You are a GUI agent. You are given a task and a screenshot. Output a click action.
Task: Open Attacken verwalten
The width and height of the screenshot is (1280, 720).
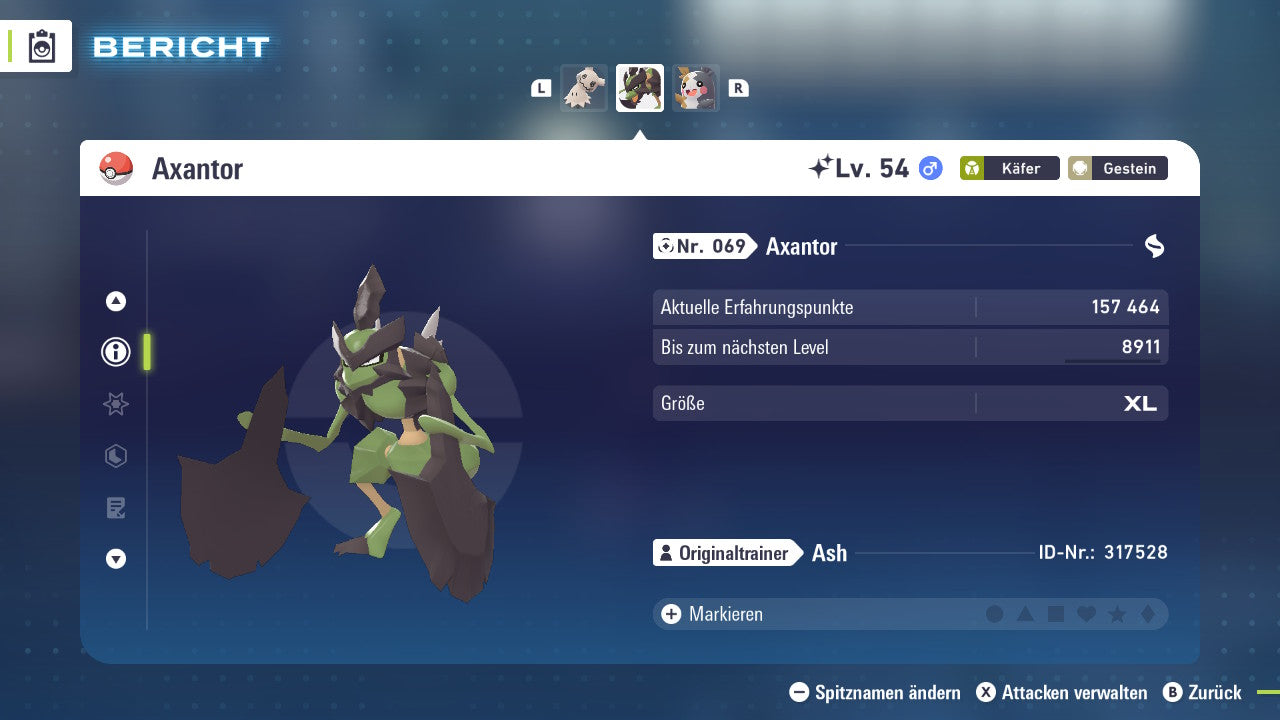pyautogui.click(x=1062, y=692)
